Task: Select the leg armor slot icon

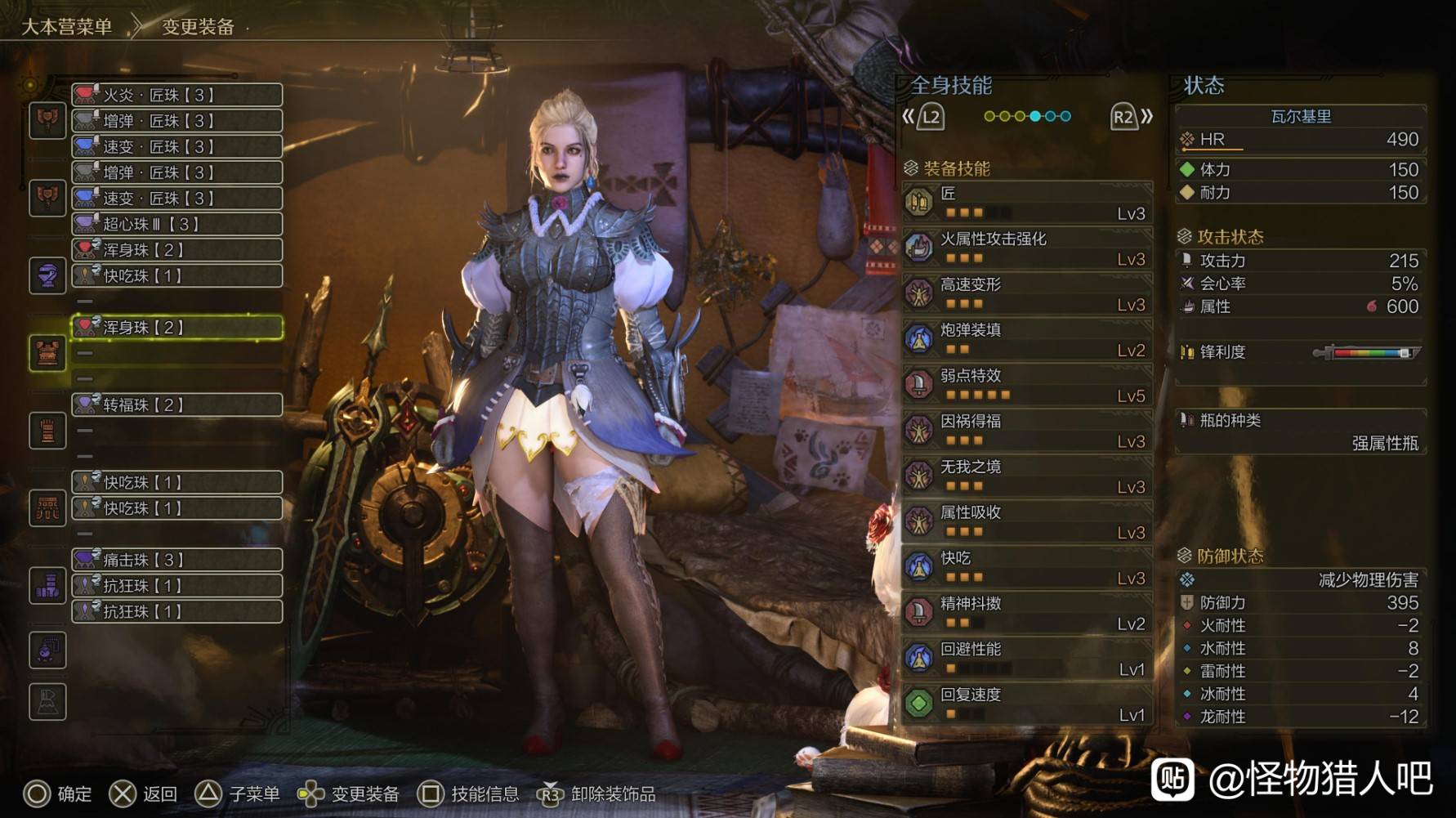Action: tap(47, 585)
